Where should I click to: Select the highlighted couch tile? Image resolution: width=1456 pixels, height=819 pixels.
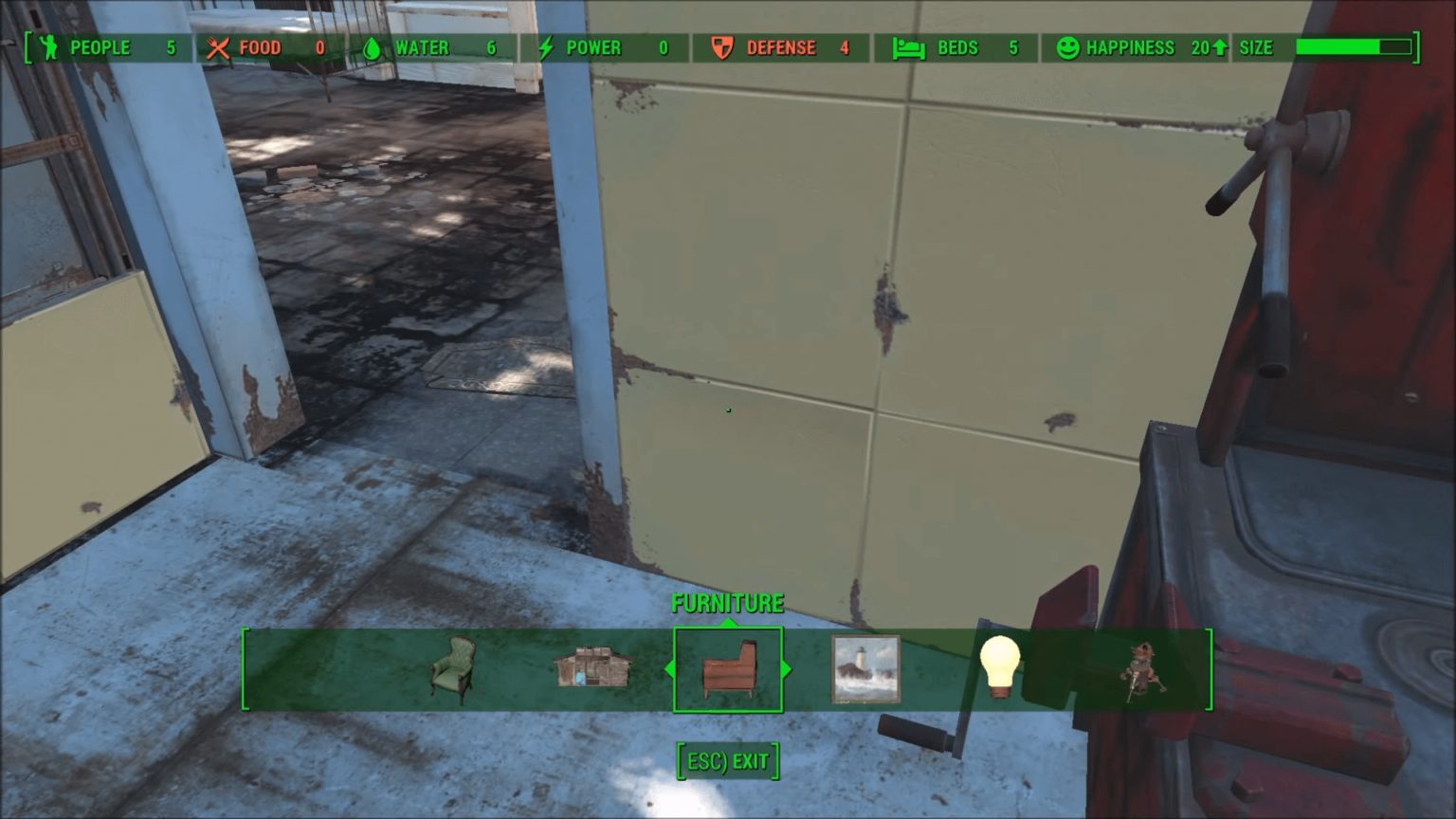click(728, 670)
